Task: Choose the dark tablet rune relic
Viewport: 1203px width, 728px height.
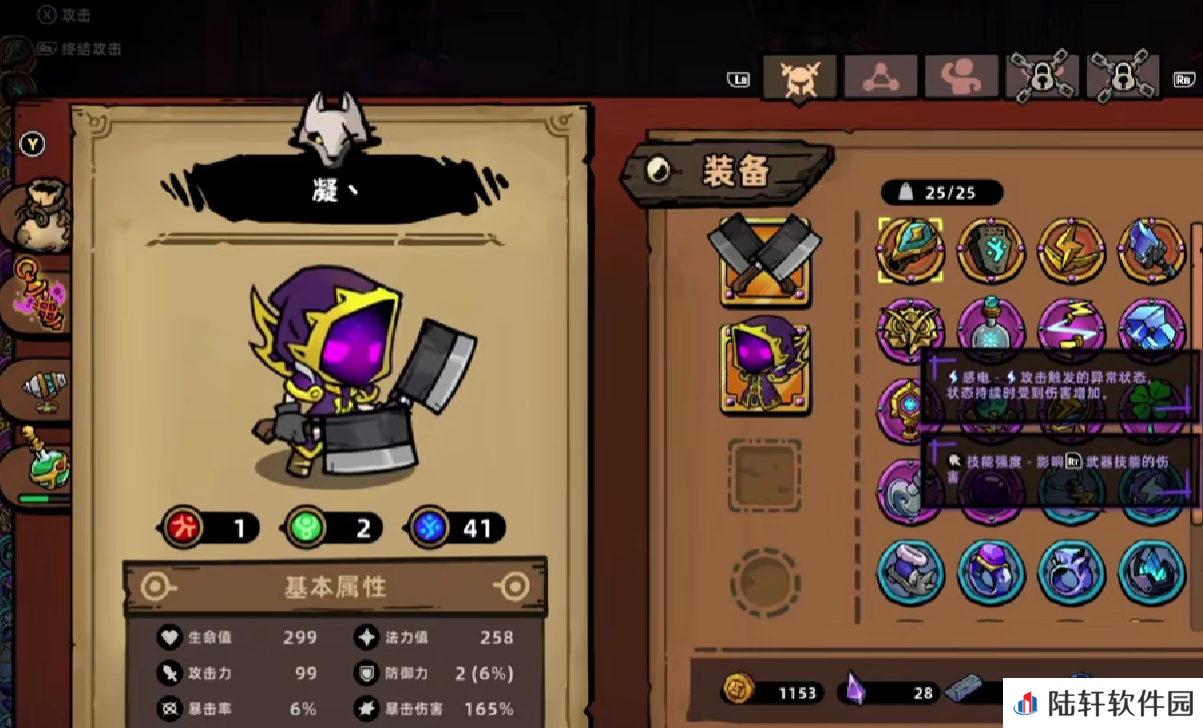Action: point(991,250)
